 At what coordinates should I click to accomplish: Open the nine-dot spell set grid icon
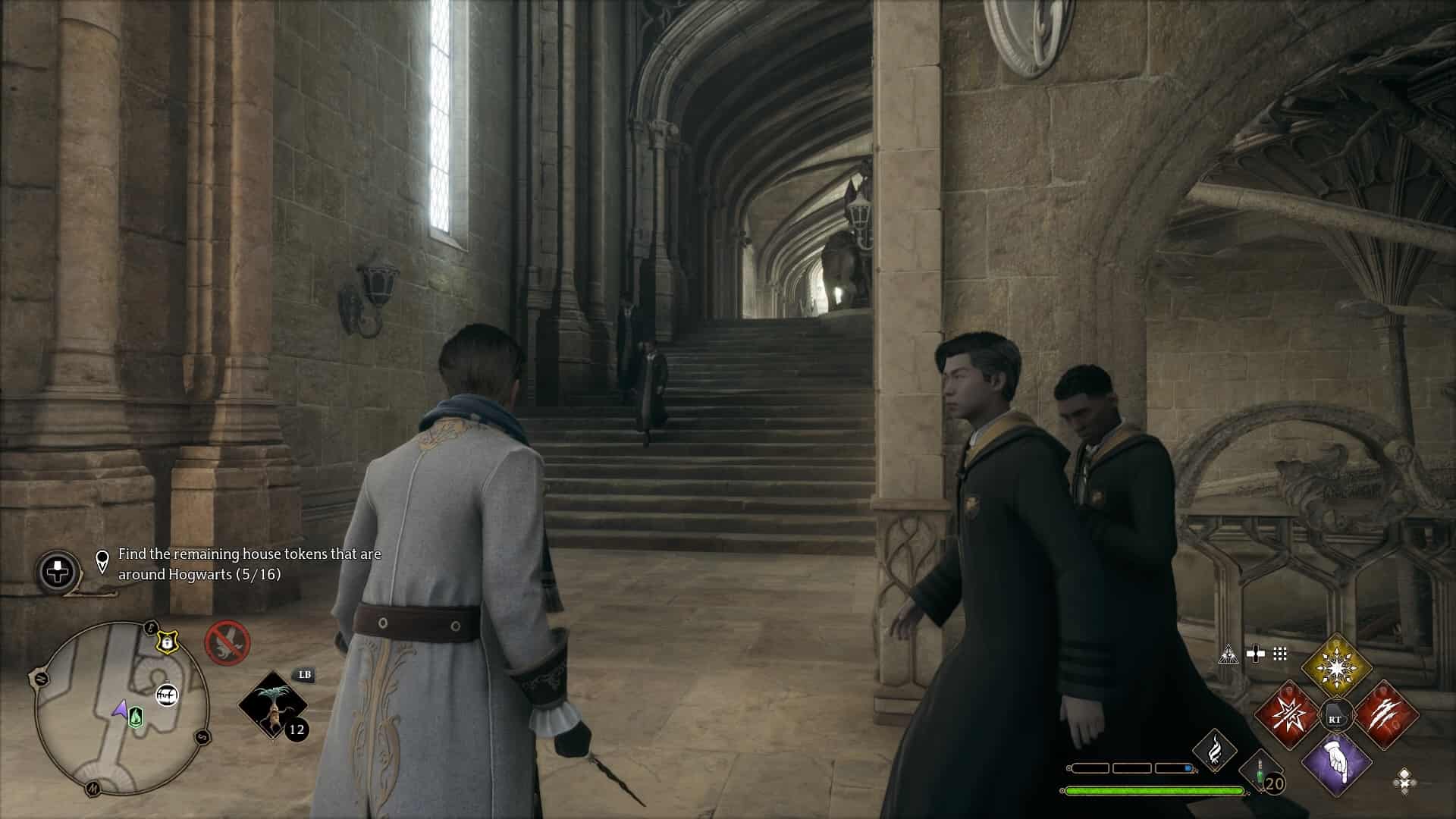point(1280,654)
